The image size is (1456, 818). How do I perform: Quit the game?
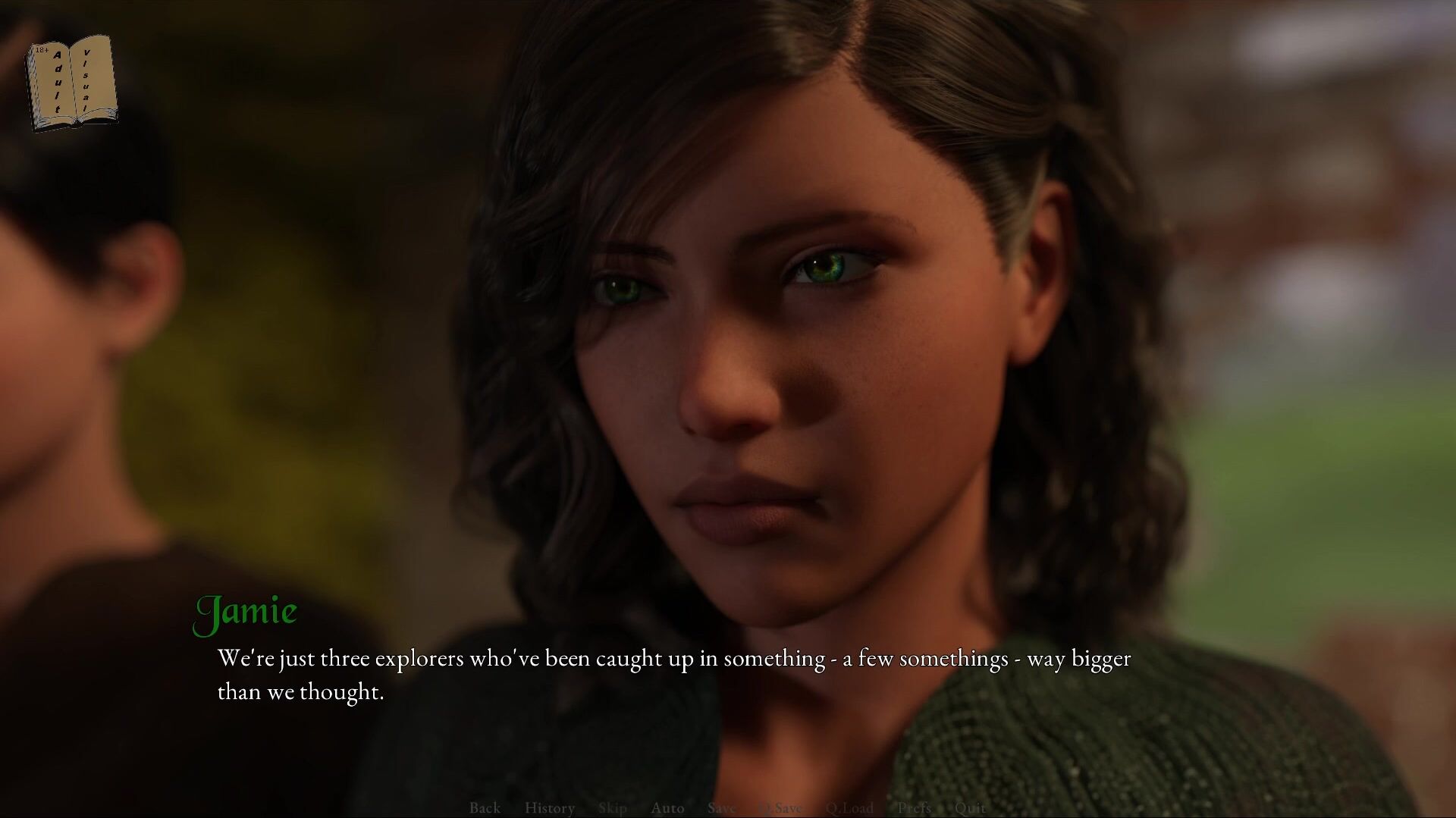pos(970,807)
